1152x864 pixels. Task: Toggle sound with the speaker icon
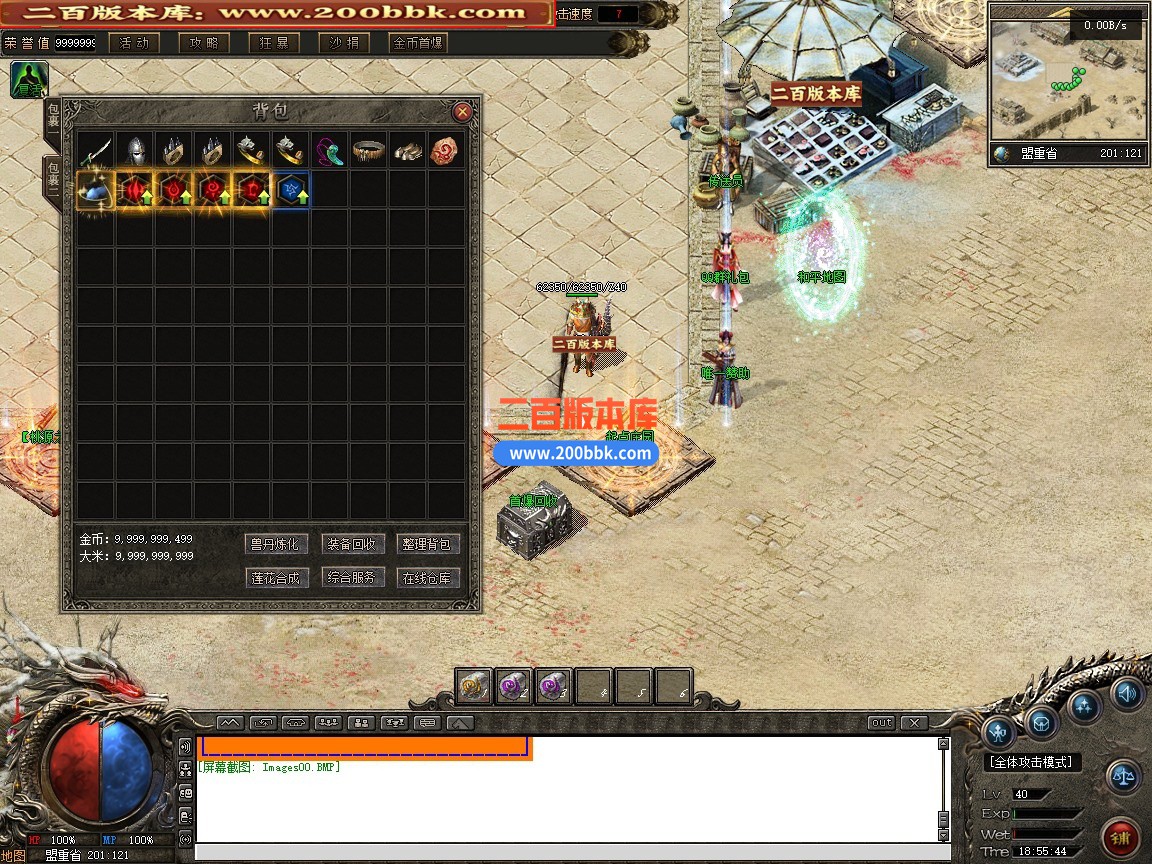1127,692
